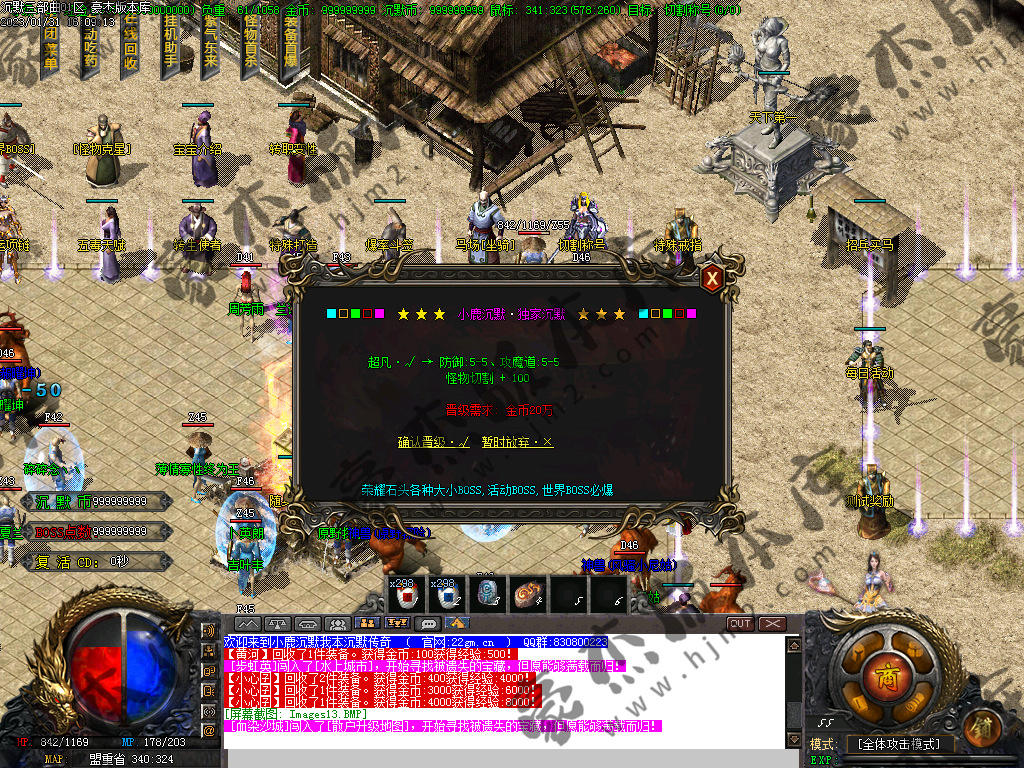The width and height of the screenshot is (1024, 768).
Task: Open the 在线回收 online recycle banner
Action: pyautogui.click(x=131, y=47)
